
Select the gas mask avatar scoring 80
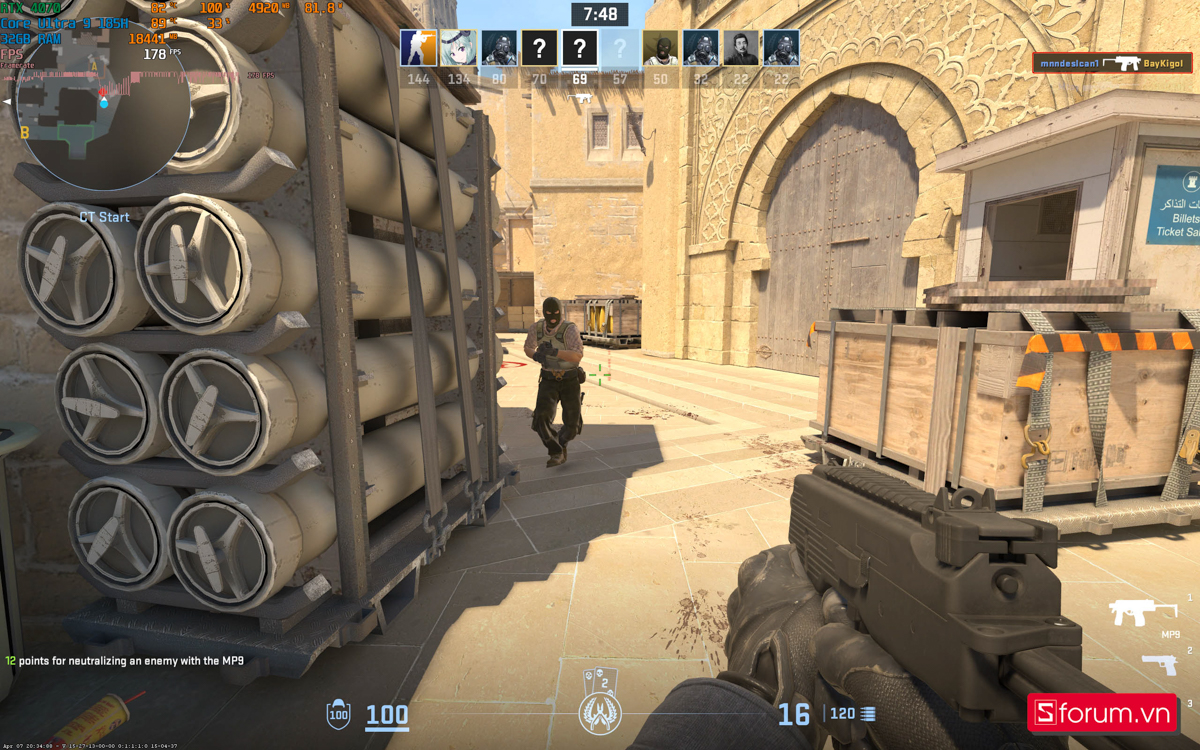point(499,47)
